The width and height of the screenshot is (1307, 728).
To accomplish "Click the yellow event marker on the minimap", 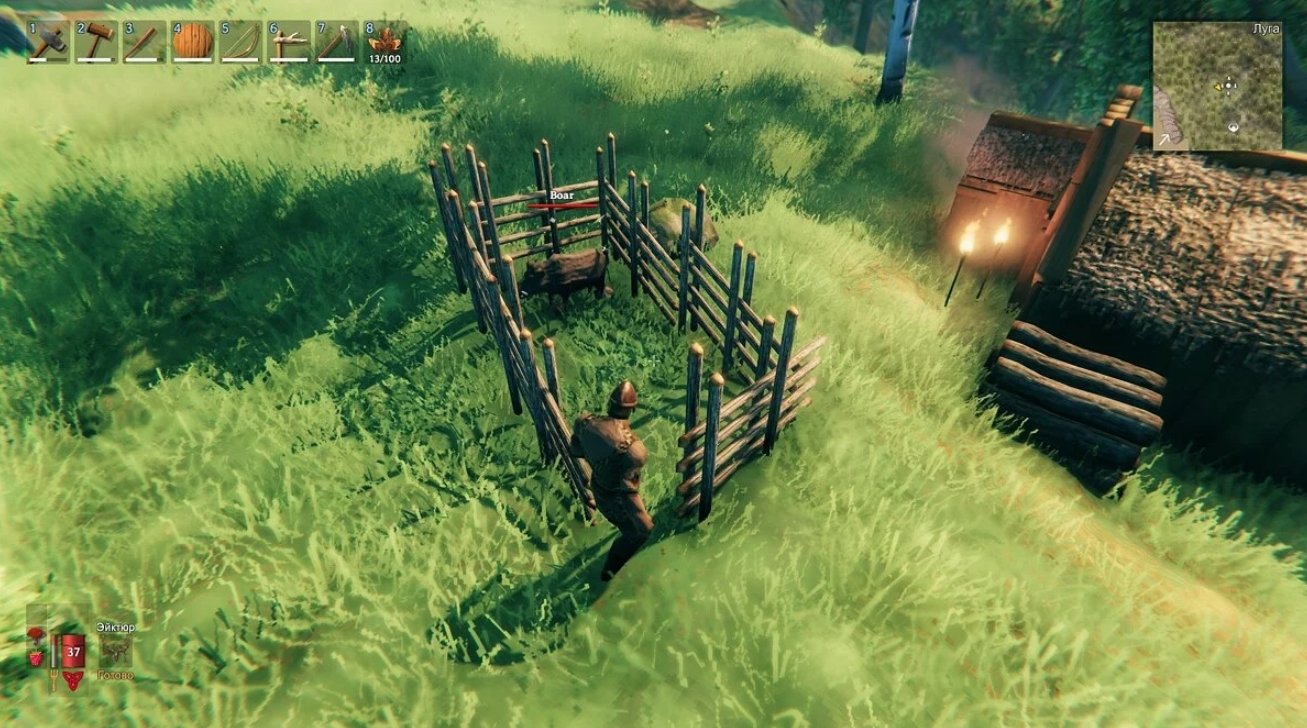I will pyautogui.click(x=1217, y=88).
